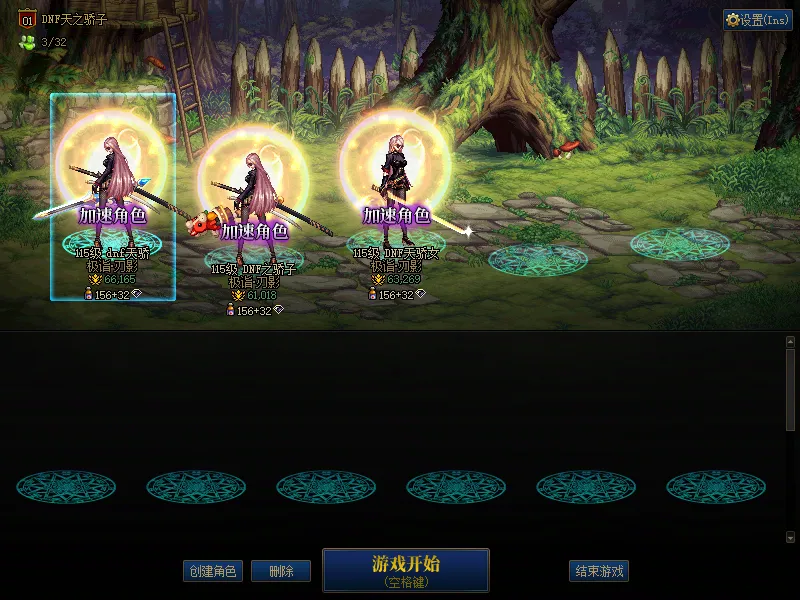Open the 设置 settings menu
The height and width of the screenshot is (600, 800).
coord(757,20)
